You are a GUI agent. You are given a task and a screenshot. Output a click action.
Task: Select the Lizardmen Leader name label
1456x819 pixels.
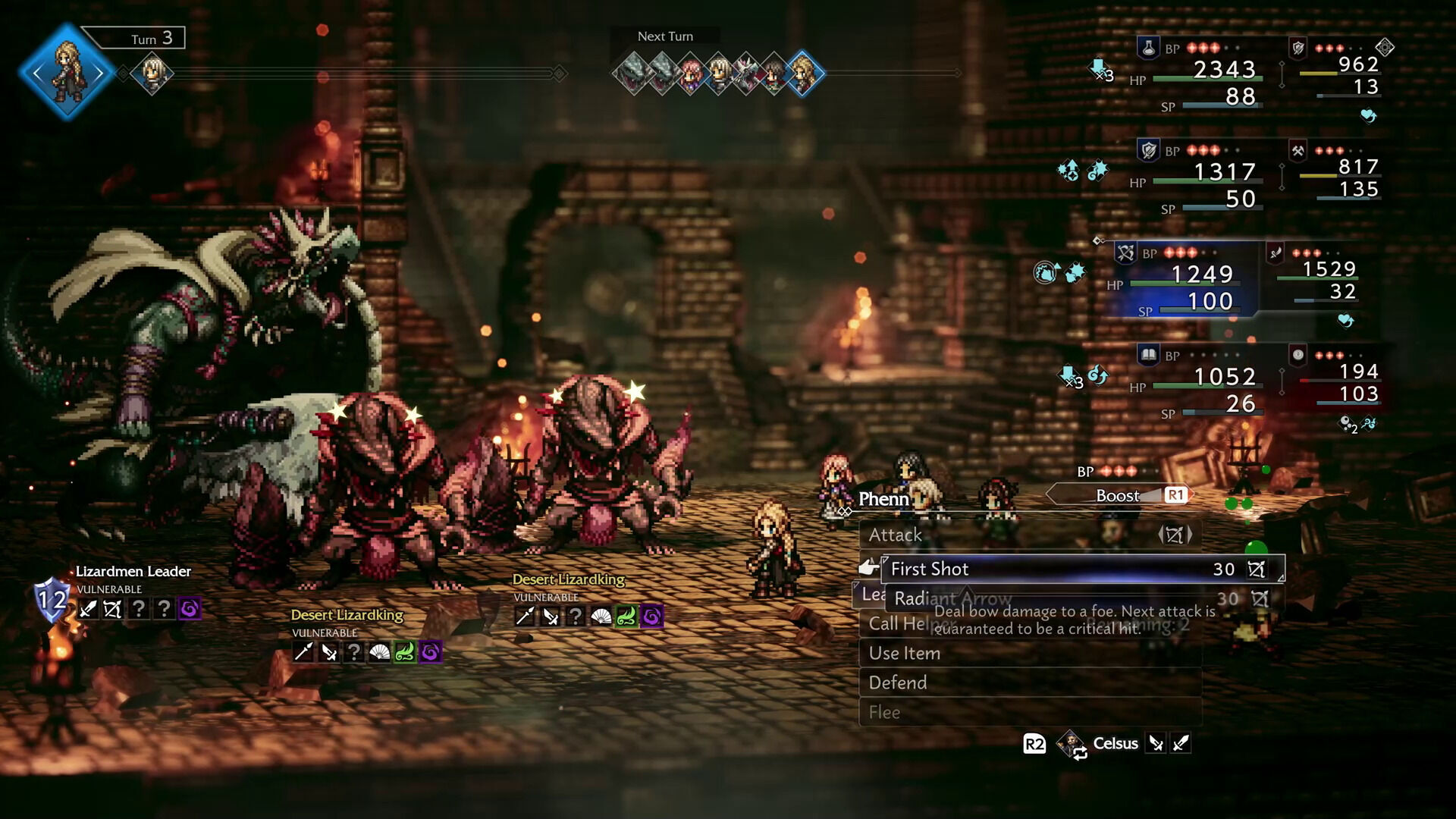point(133,571)
